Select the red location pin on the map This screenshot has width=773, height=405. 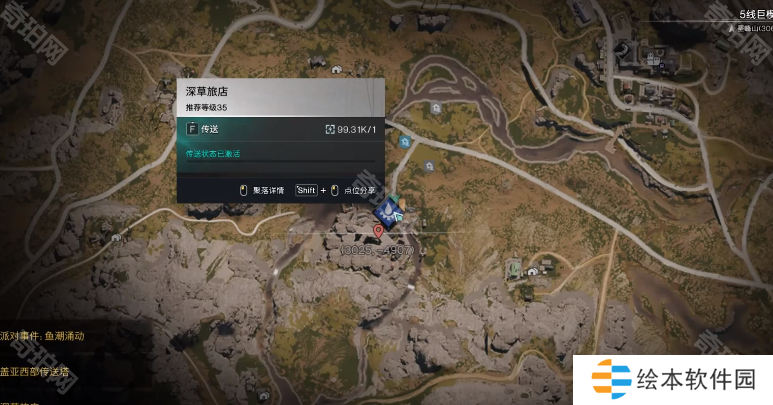[x=378, y=231]
